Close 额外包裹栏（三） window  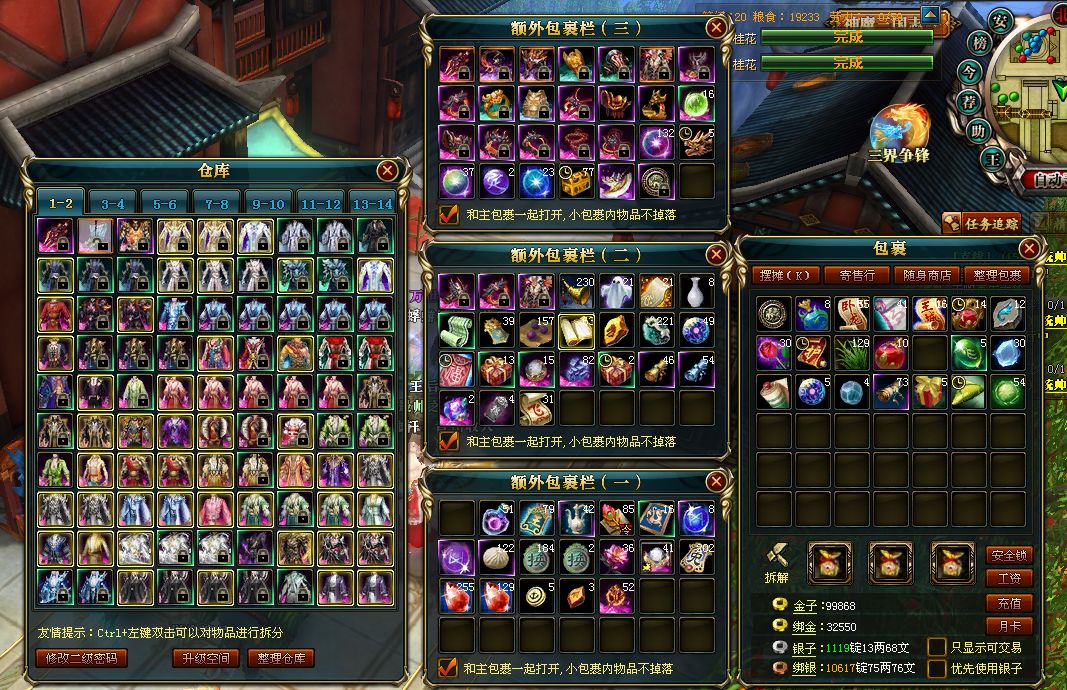pyautogui.click(x=716, y=28)
